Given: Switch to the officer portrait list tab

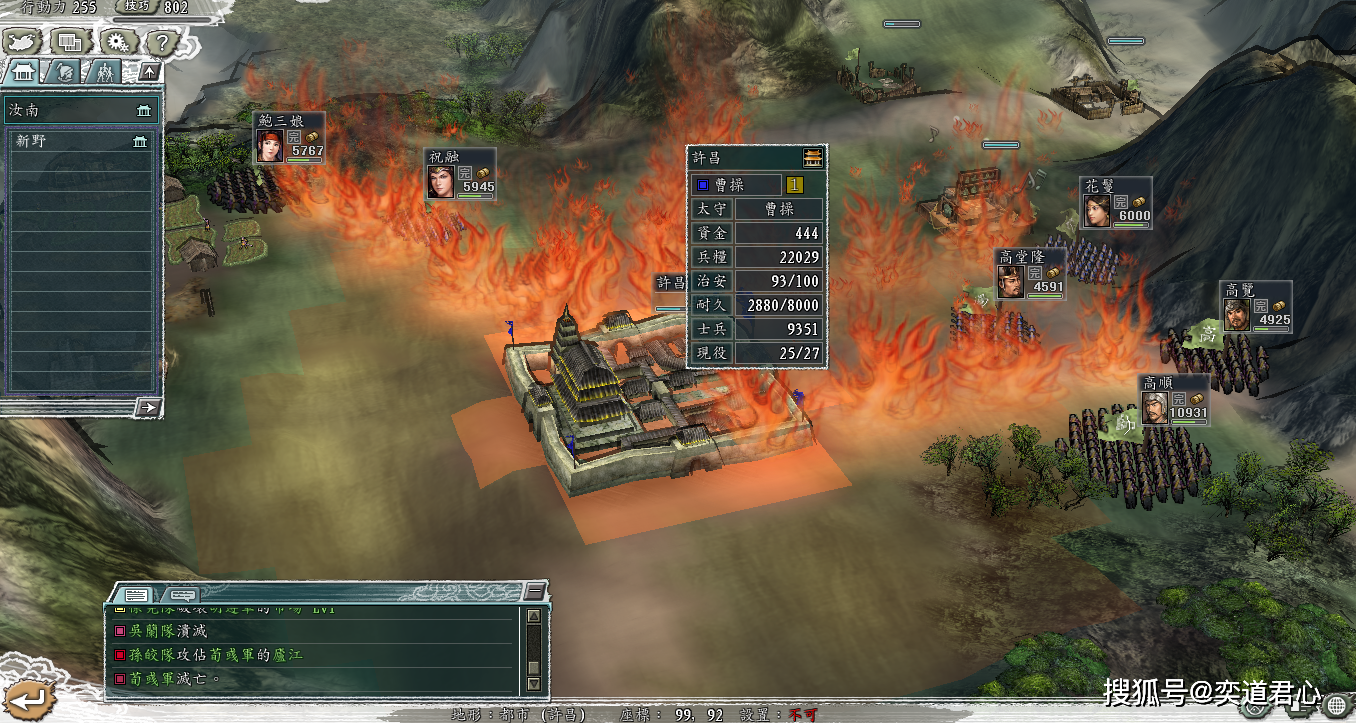Looking at the screenshot, I should point(64,72).
